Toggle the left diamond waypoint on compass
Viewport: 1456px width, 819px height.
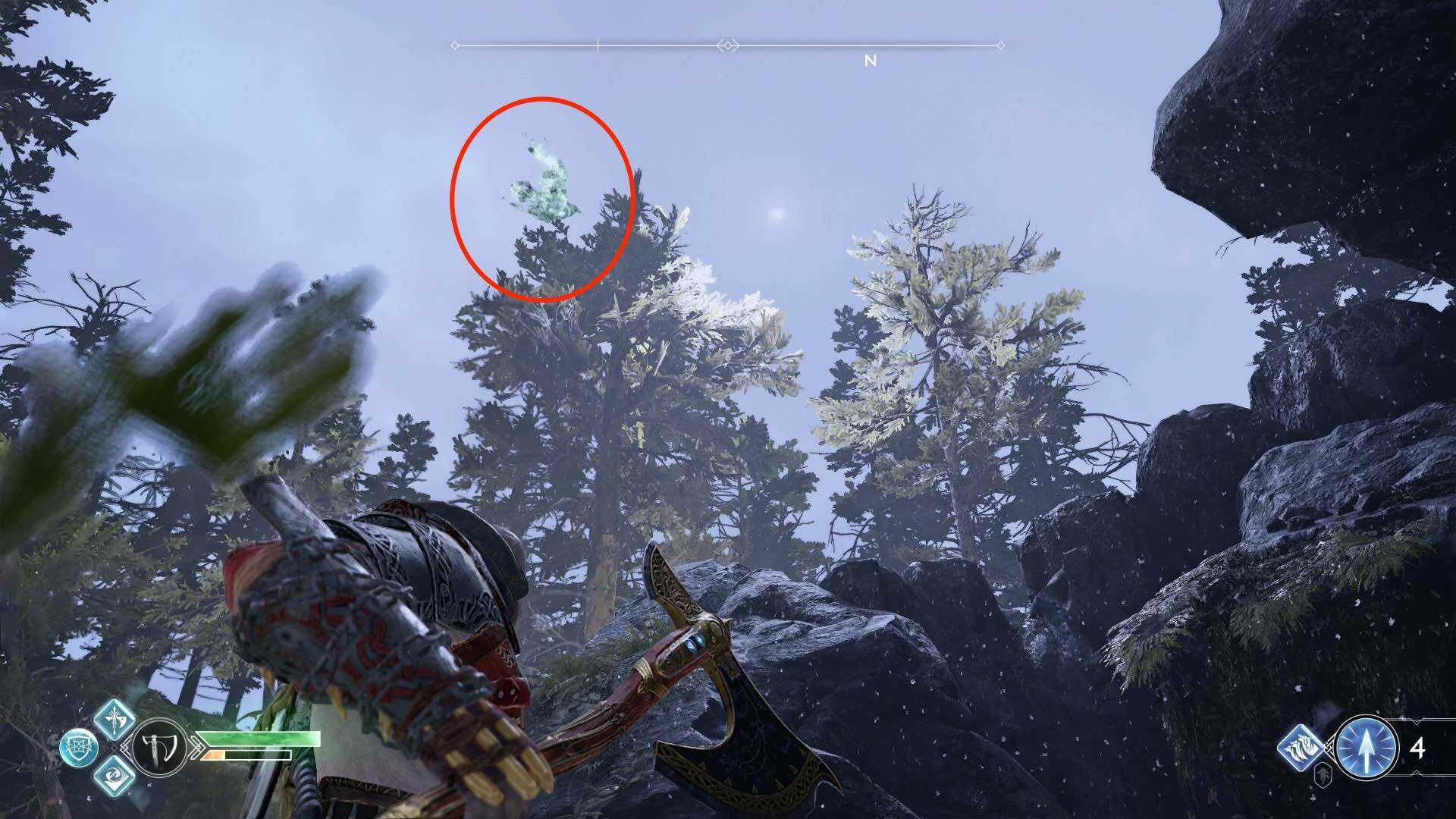click(x=456, y=45)
